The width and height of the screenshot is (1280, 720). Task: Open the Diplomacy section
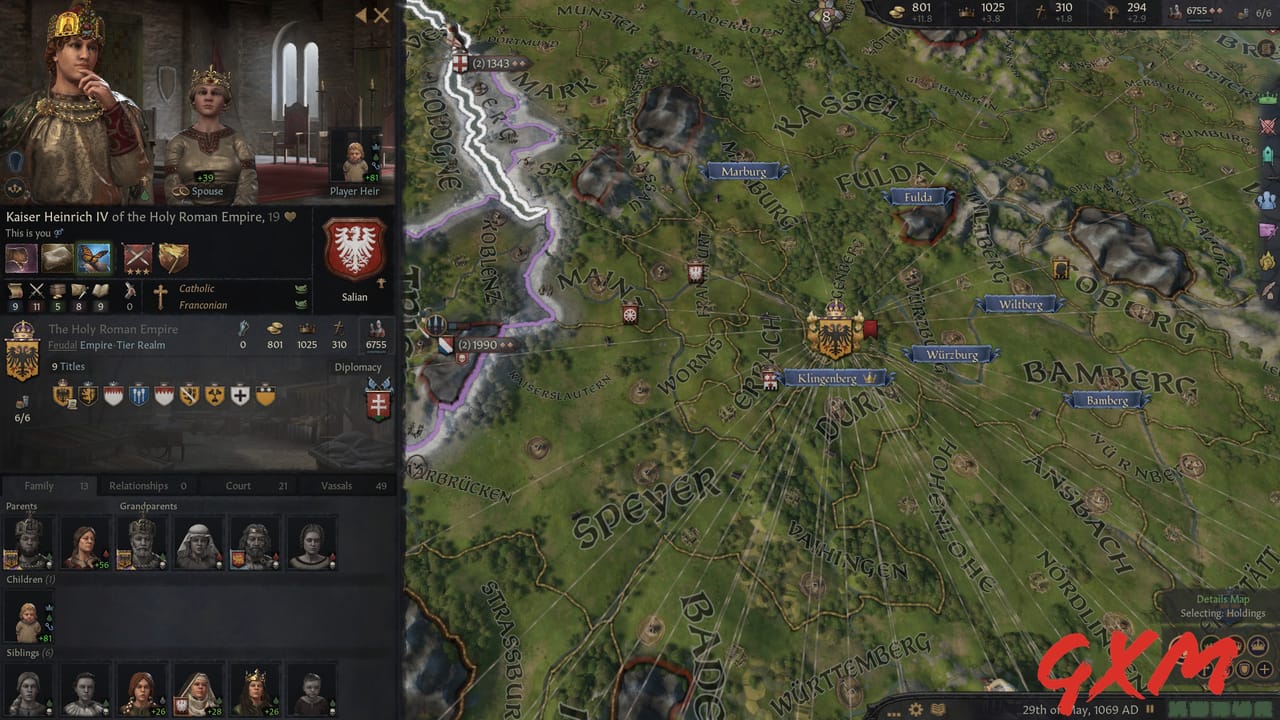click(358, 367)
